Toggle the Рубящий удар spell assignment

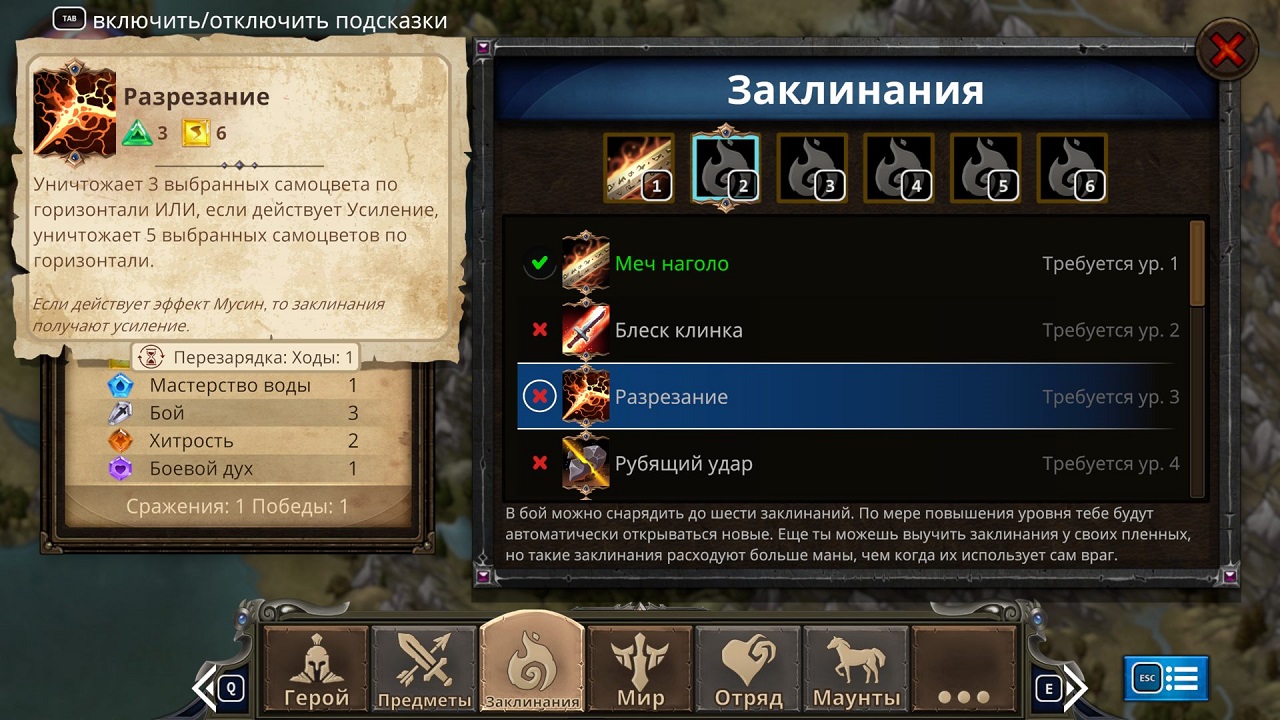pos(539,462)
